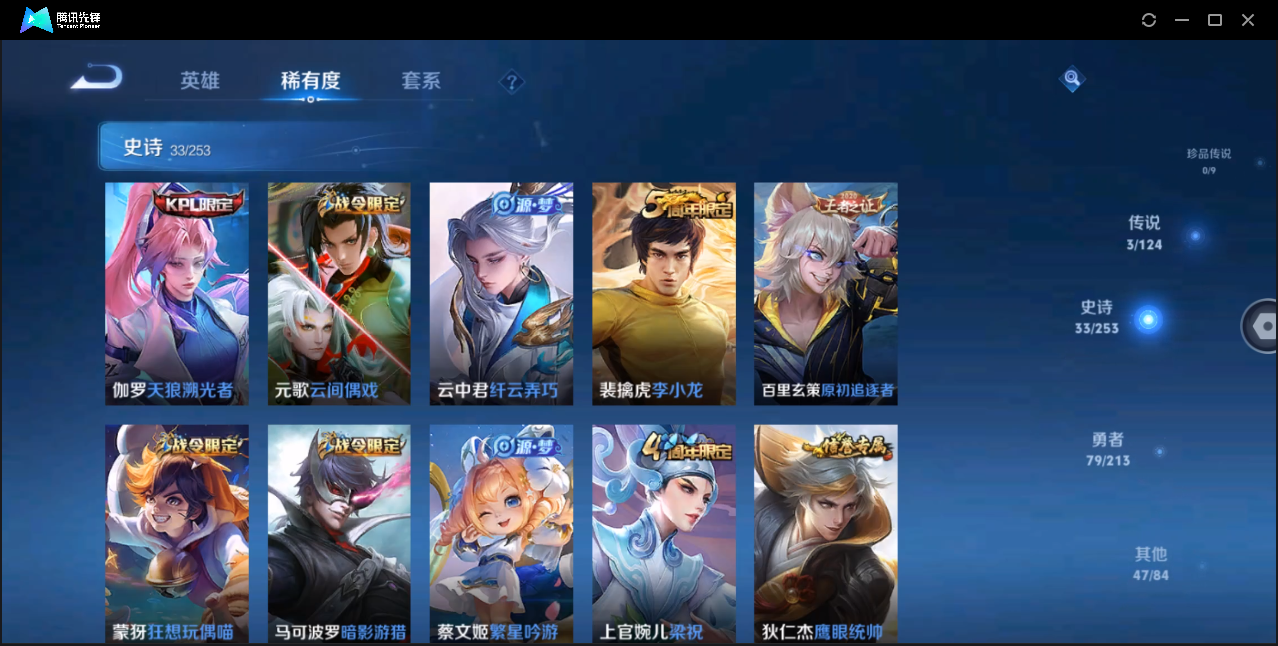The width and height of the screenshot is (1278, 646).
Task: View the 狄仁杰 鹰眼统帅 skin card
Action: point(825,533)
